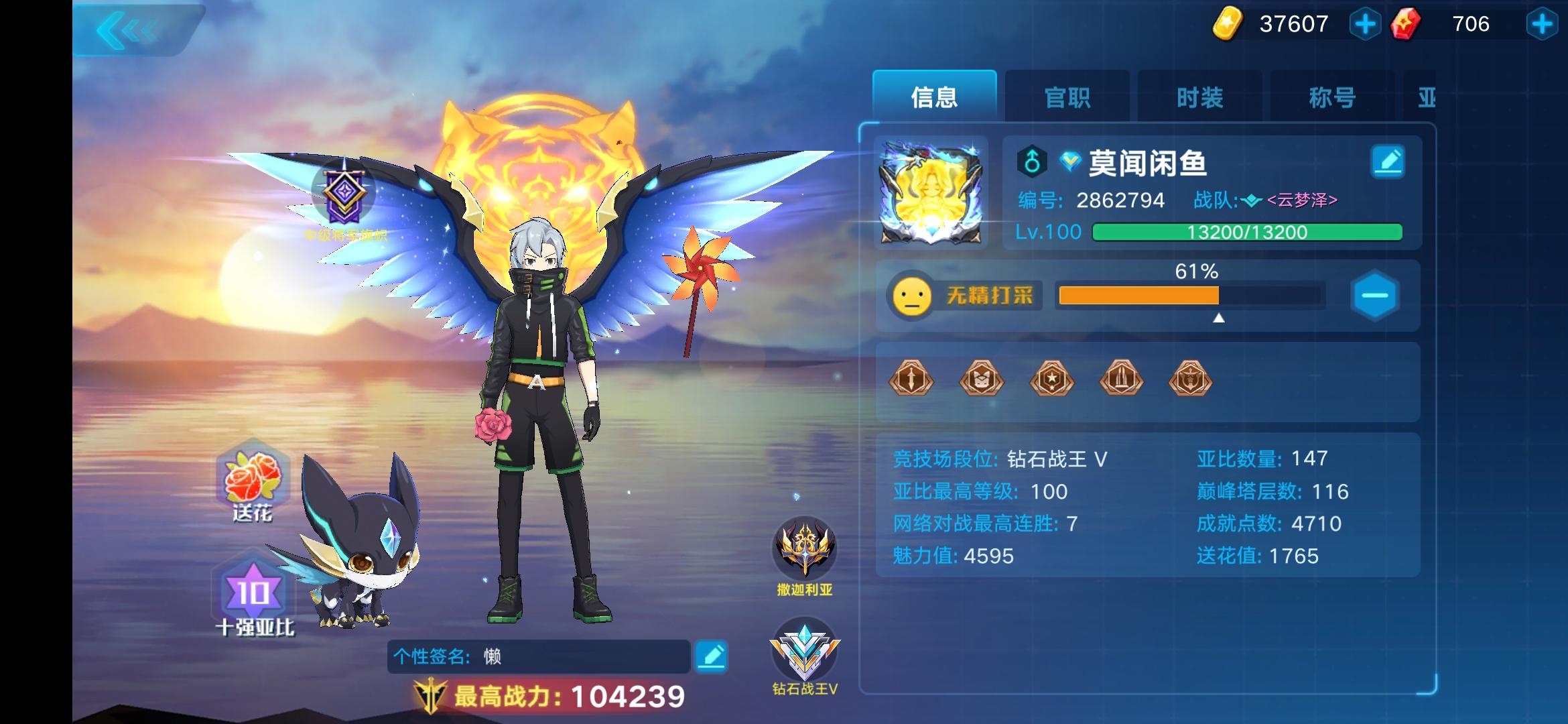Click the 无精打采 mood emoji face
This screenshot has height=724, width=1568.
913,295
